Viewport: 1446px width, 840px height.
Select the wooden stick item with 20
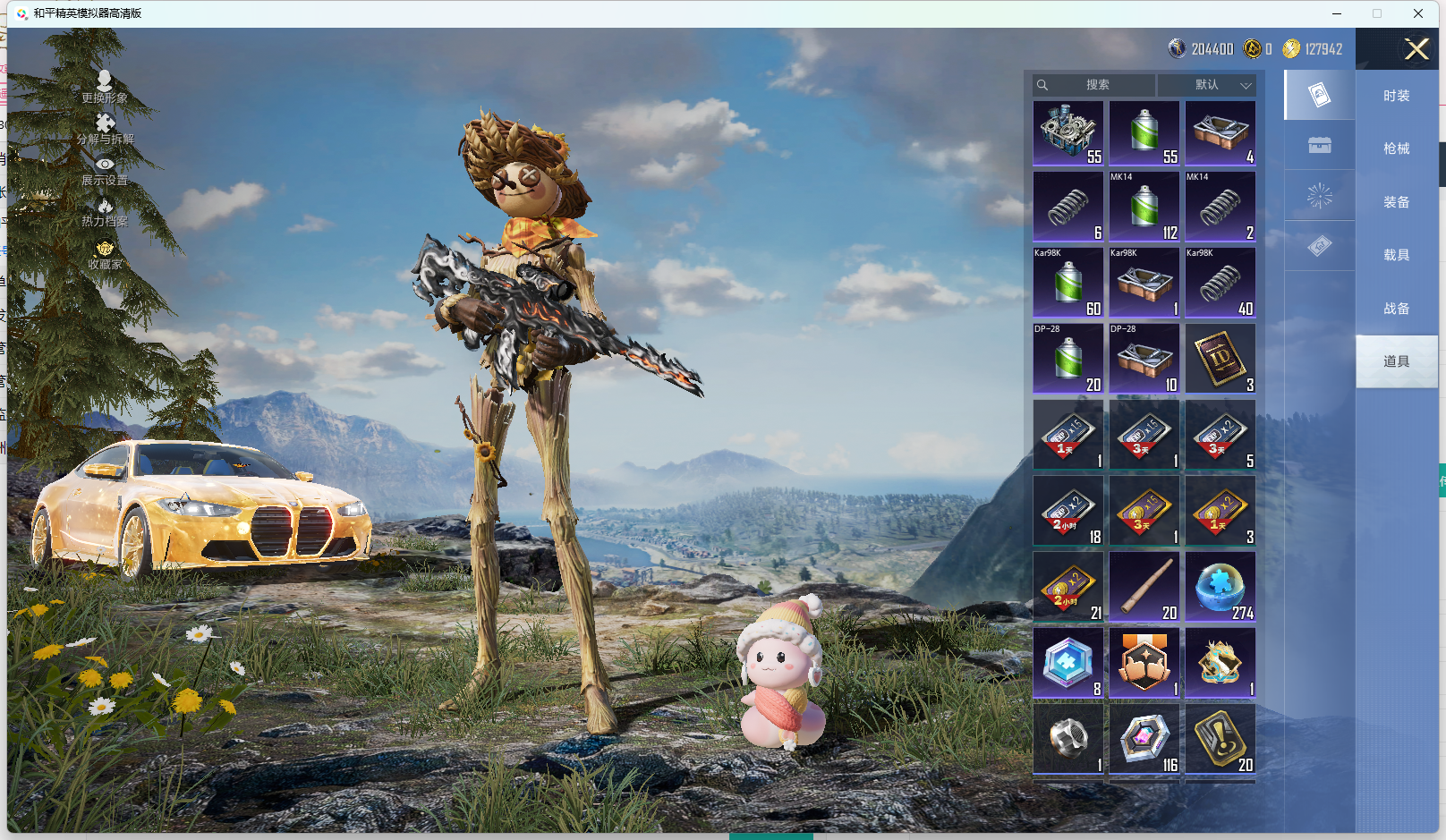(x=1144, y=587)
